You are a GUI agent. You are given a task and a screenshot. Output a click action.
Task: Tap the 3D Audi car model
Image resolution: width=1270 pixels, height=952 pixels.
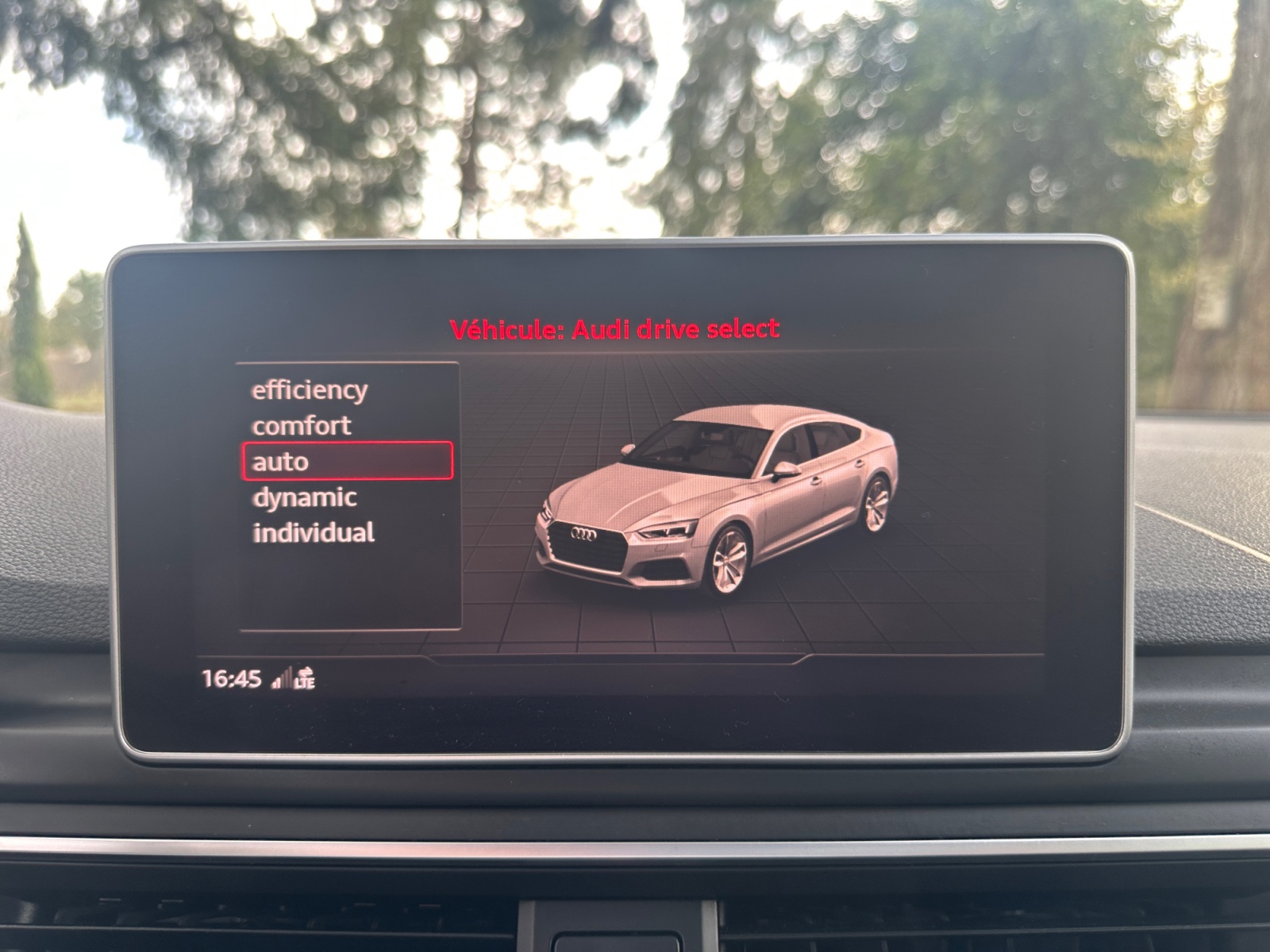pyautogui.click(x=714, y=500)
